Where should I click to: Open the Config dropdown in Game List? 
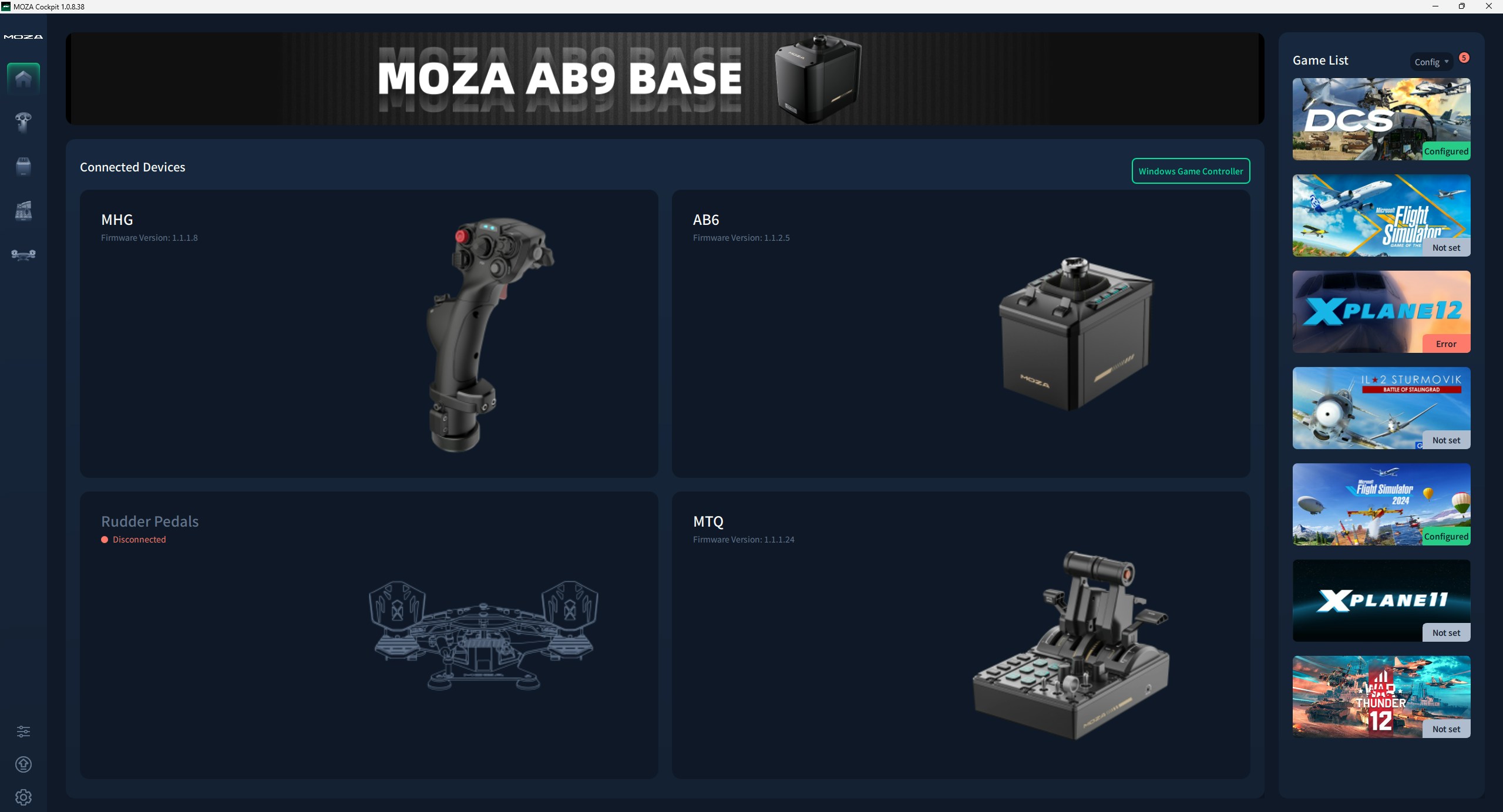(x=1431, y=62)
